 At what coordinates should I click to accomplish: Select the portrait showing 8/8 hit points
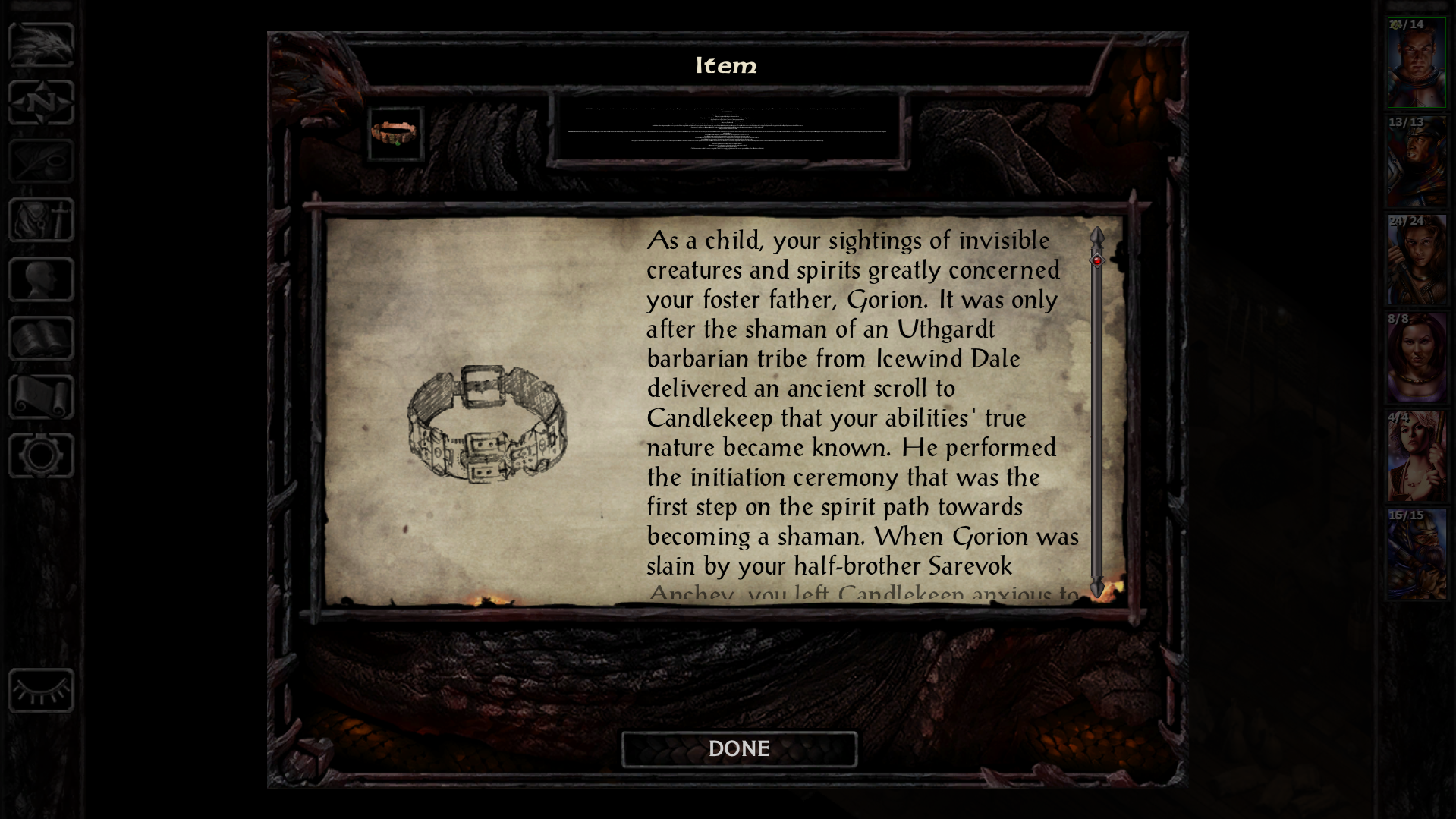[x=1417, y=359]
